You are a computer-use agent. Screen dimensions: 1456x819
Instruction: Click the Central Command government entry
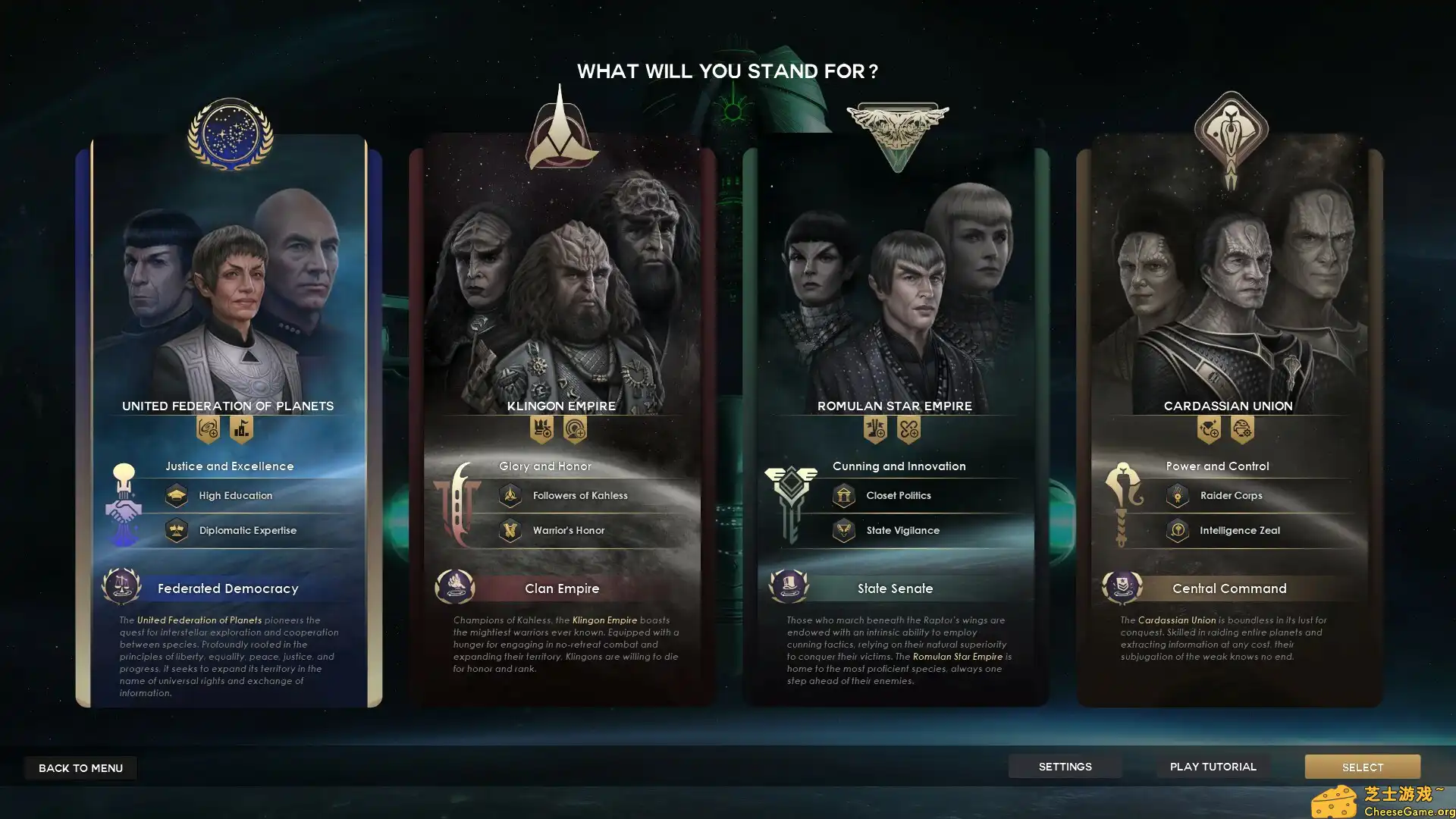[1229, 588]
